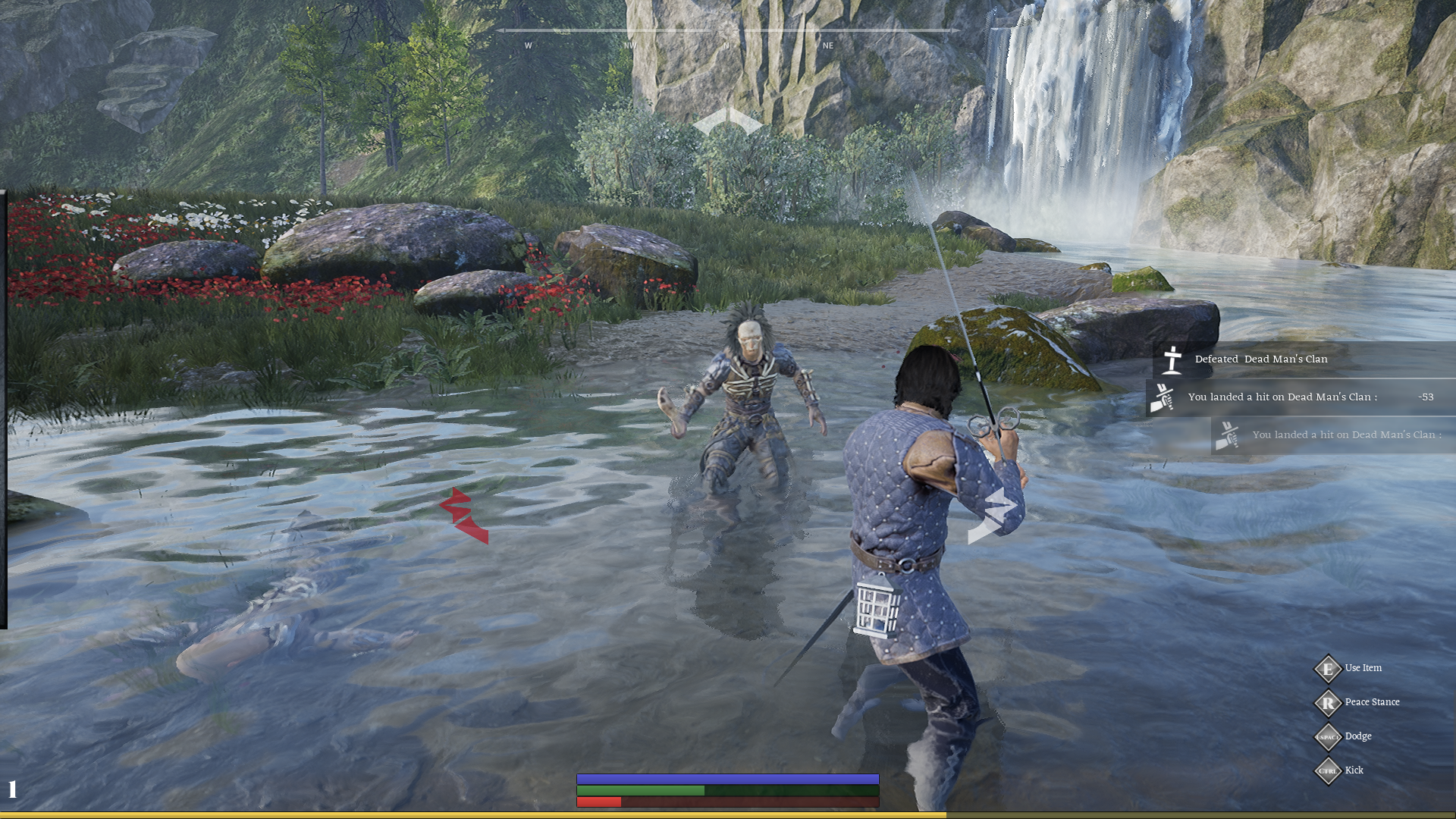Click the faded sword-hit icon on the older log entry
Image resolution: width=1456 pixels, height=819 pixels.
1228,435
